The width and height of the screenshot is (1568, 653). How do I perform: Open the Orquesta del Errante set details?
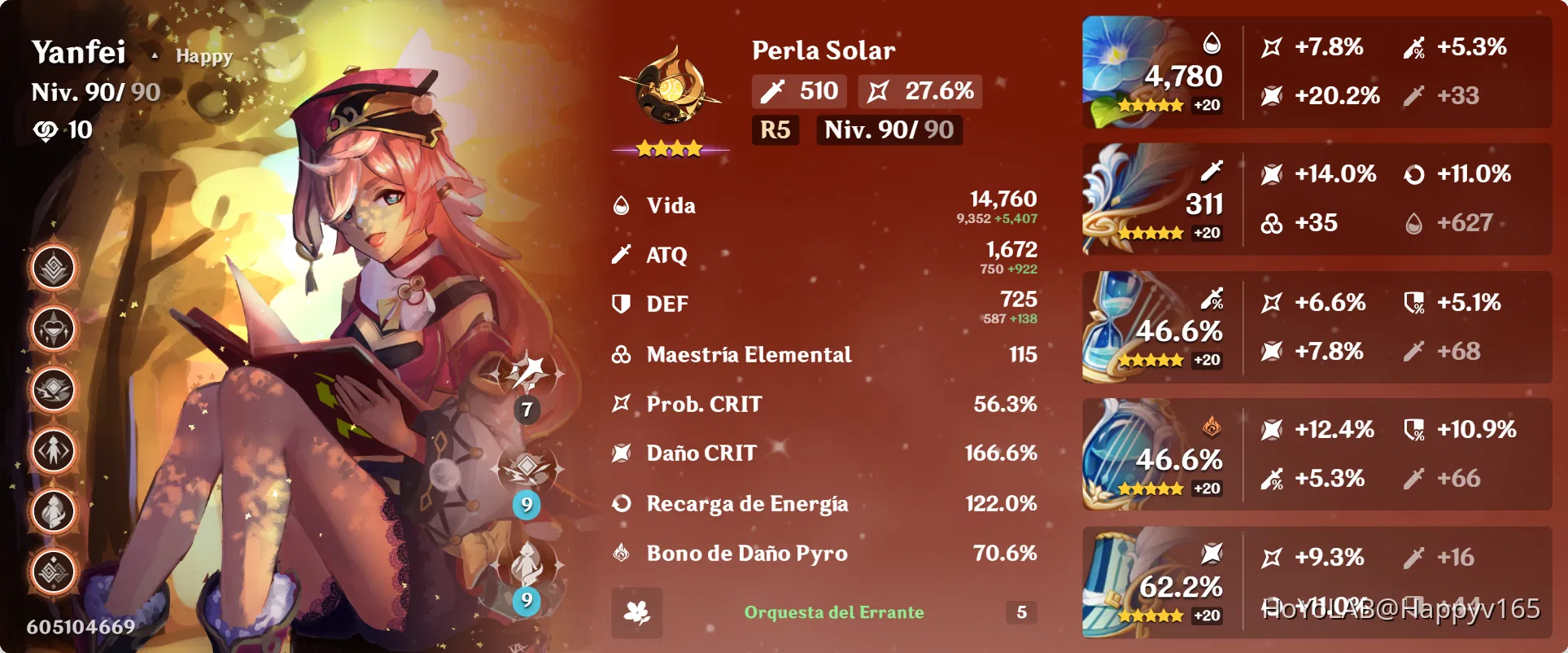point(833,613)
